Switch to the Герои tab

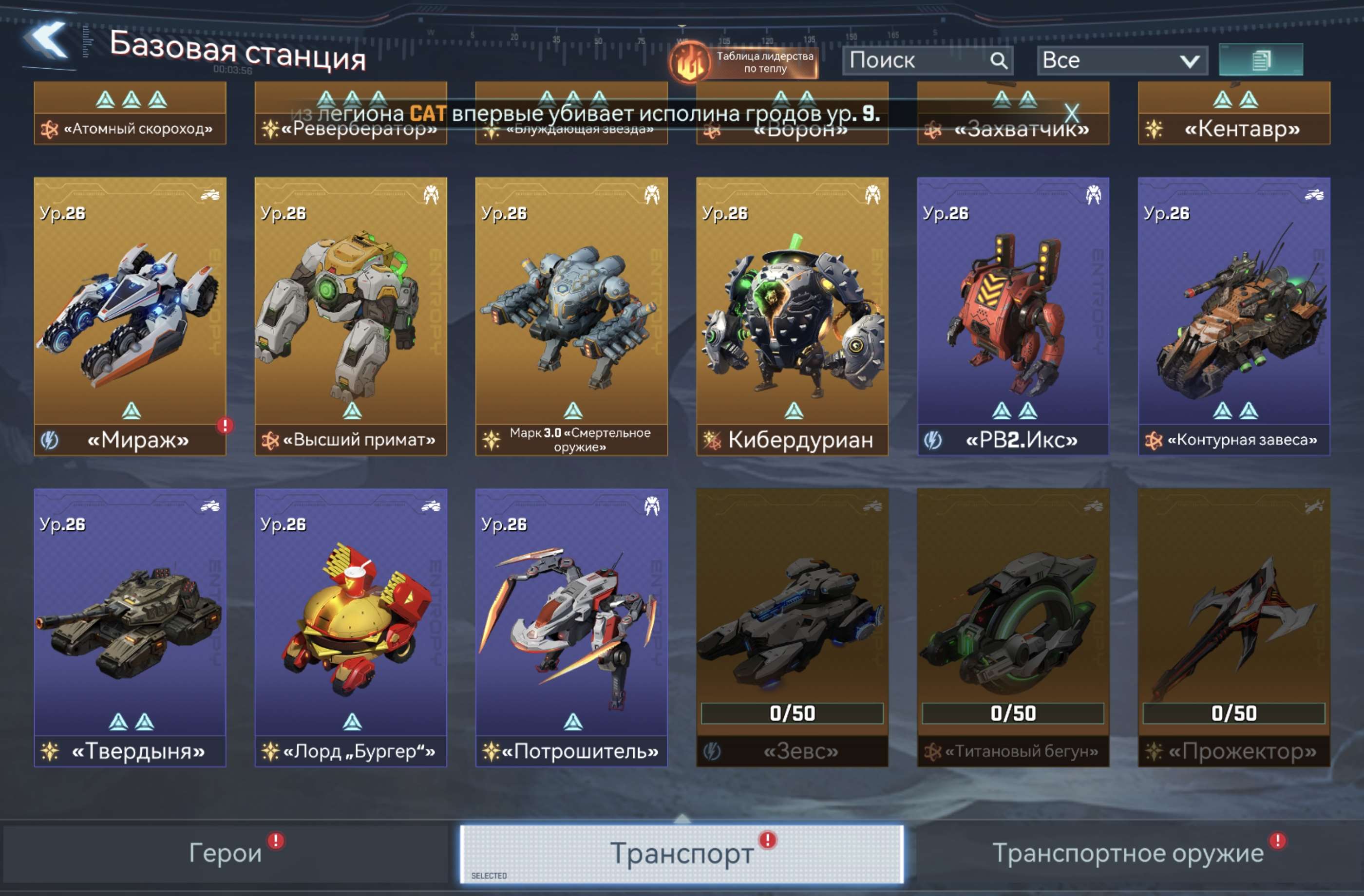[224, 852]
